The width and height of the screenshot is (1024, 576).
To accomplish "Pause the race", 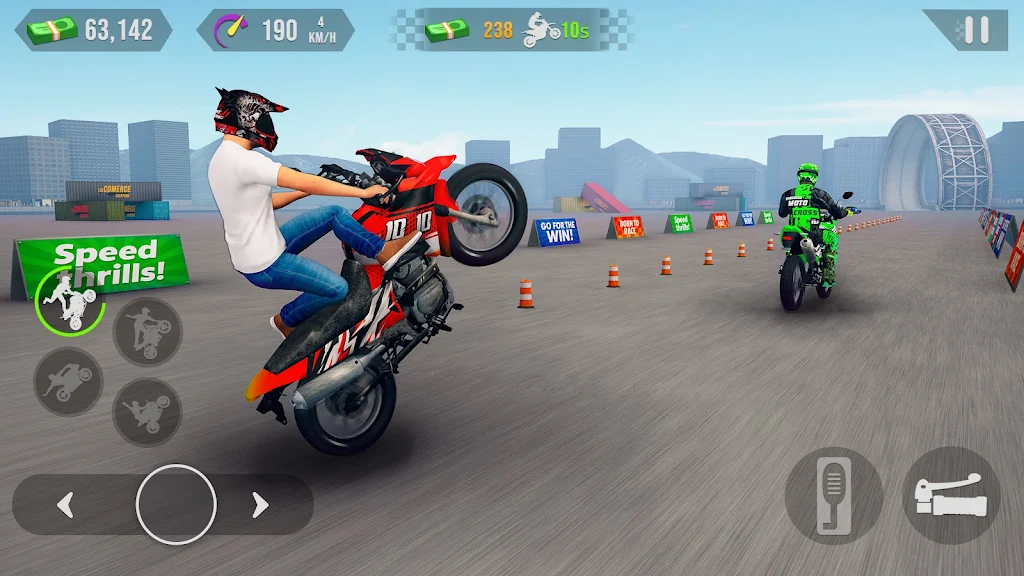I will pyautogui.click(x=976, y=30).
